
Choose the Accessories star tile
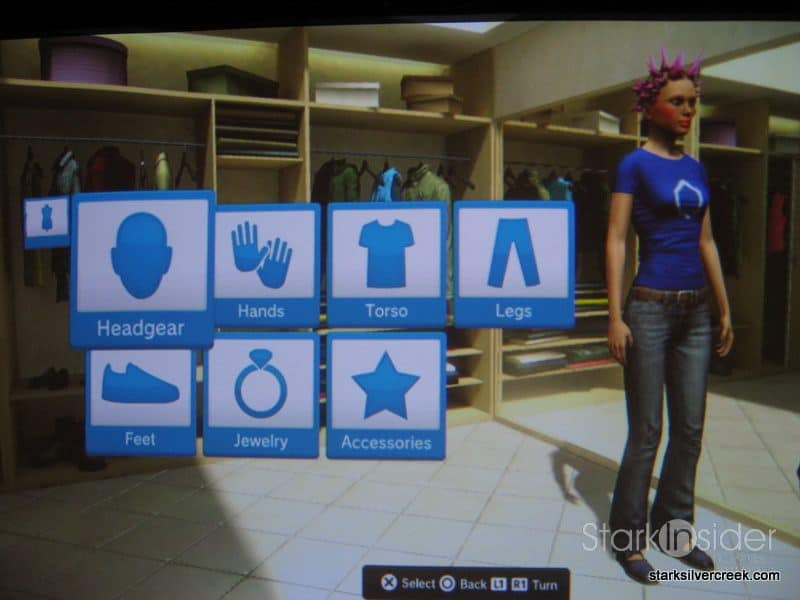coord(386,396)
